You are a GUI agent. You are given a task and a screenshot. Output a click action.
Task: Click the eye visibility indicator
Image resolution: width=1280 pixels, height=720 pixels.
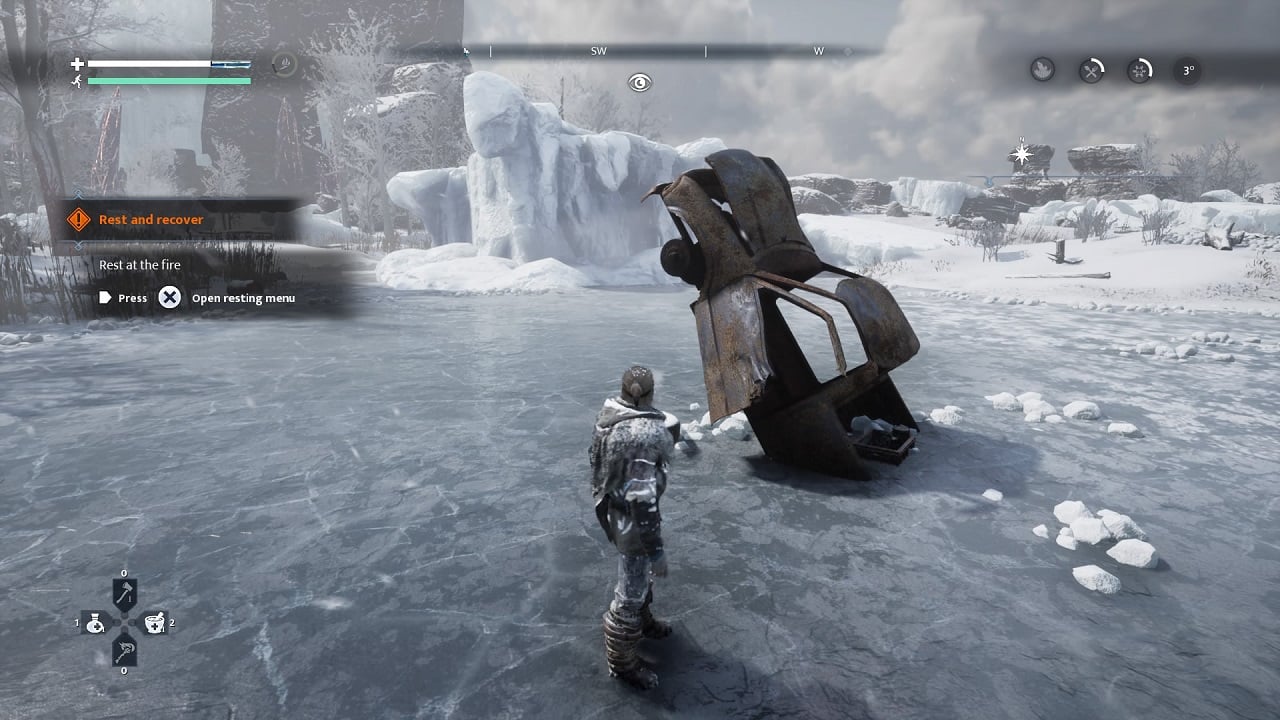pos(640,83)
